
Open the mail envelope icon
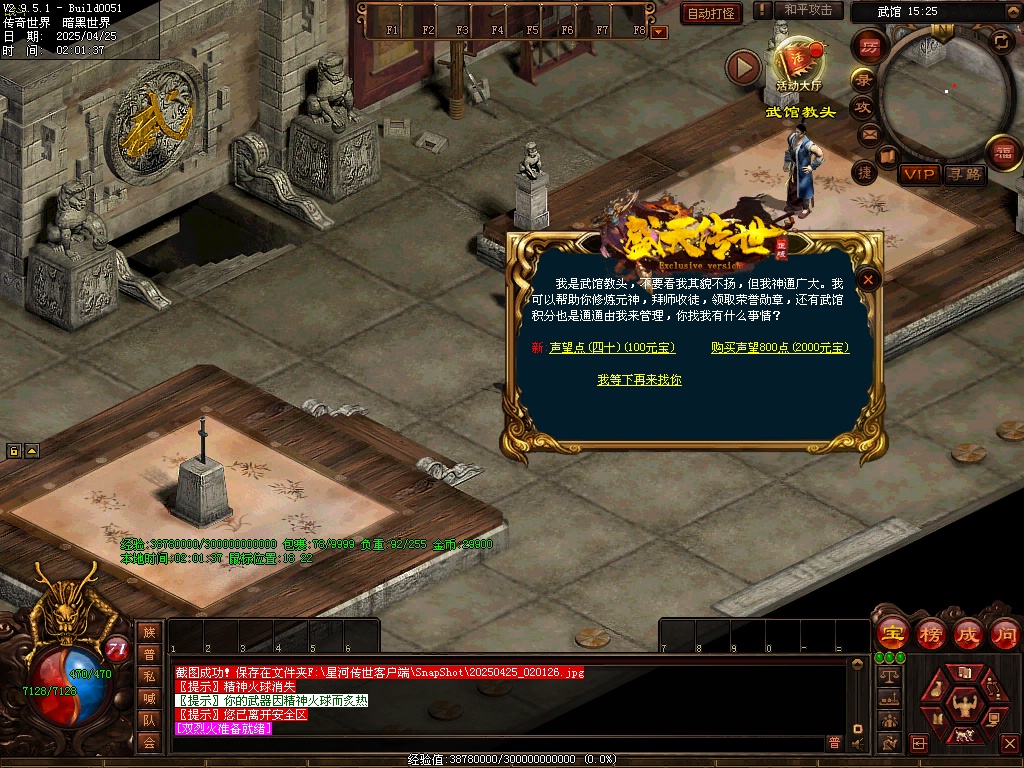[x=868, y=133]
